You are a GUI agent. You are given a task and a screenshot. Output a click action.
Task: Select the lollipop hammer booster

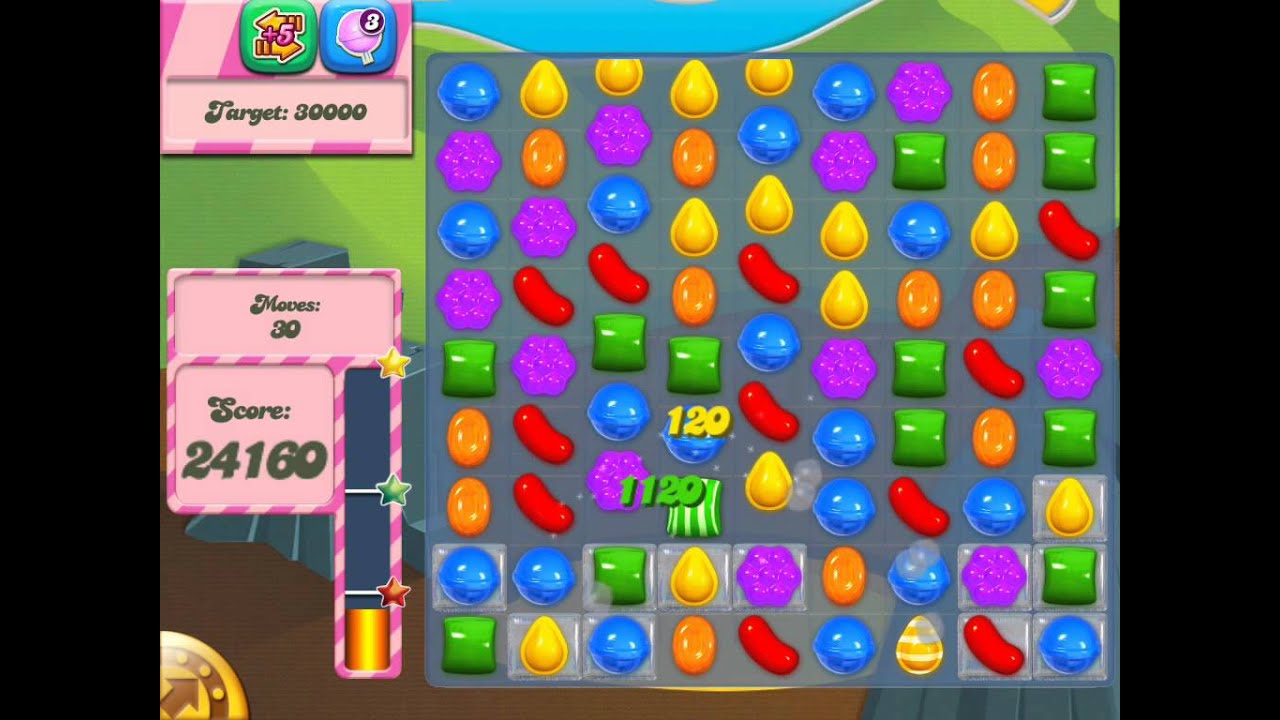point(358,38)
